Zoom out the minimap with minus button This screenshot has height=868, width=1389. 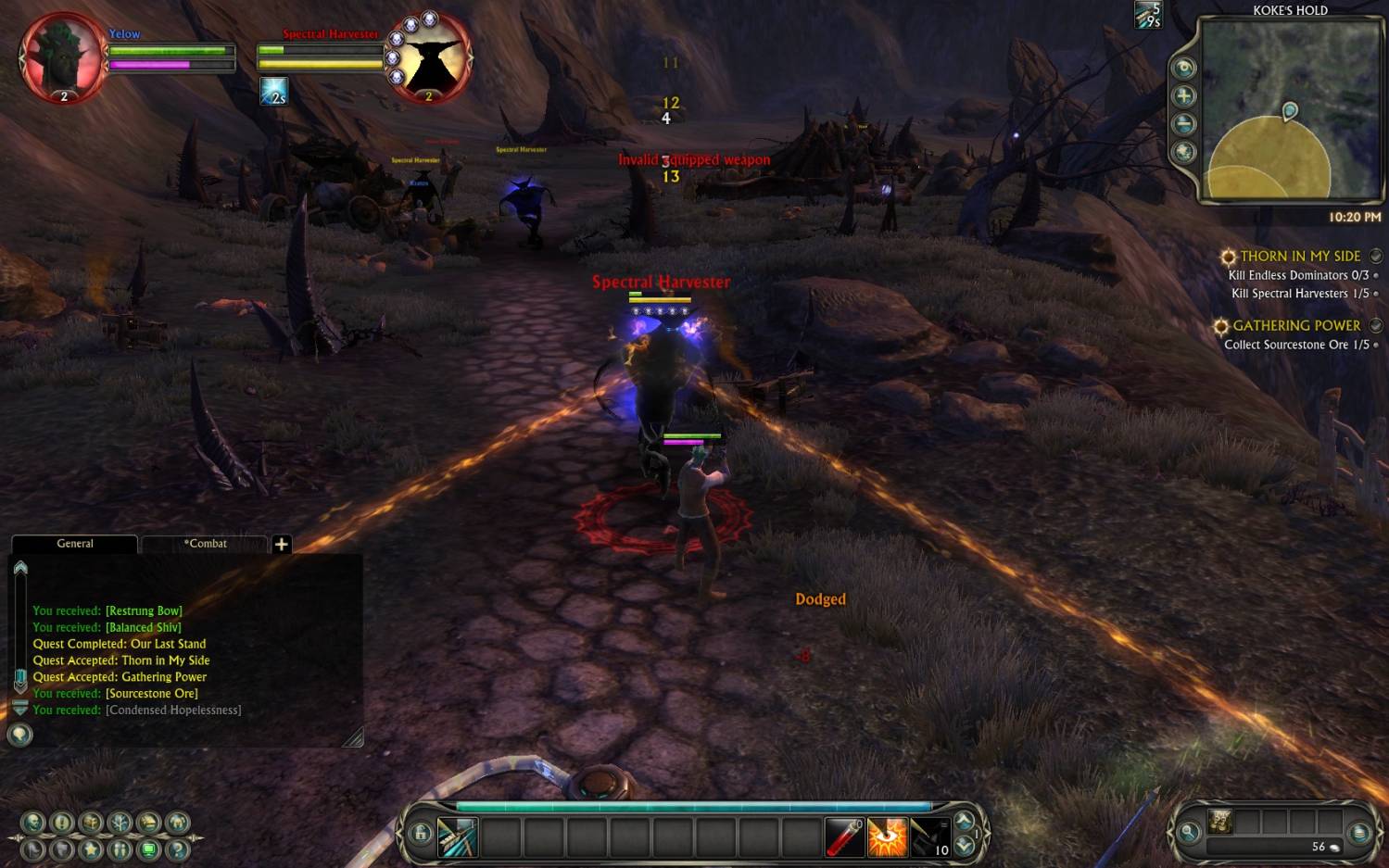click(x=1183, y=124)
